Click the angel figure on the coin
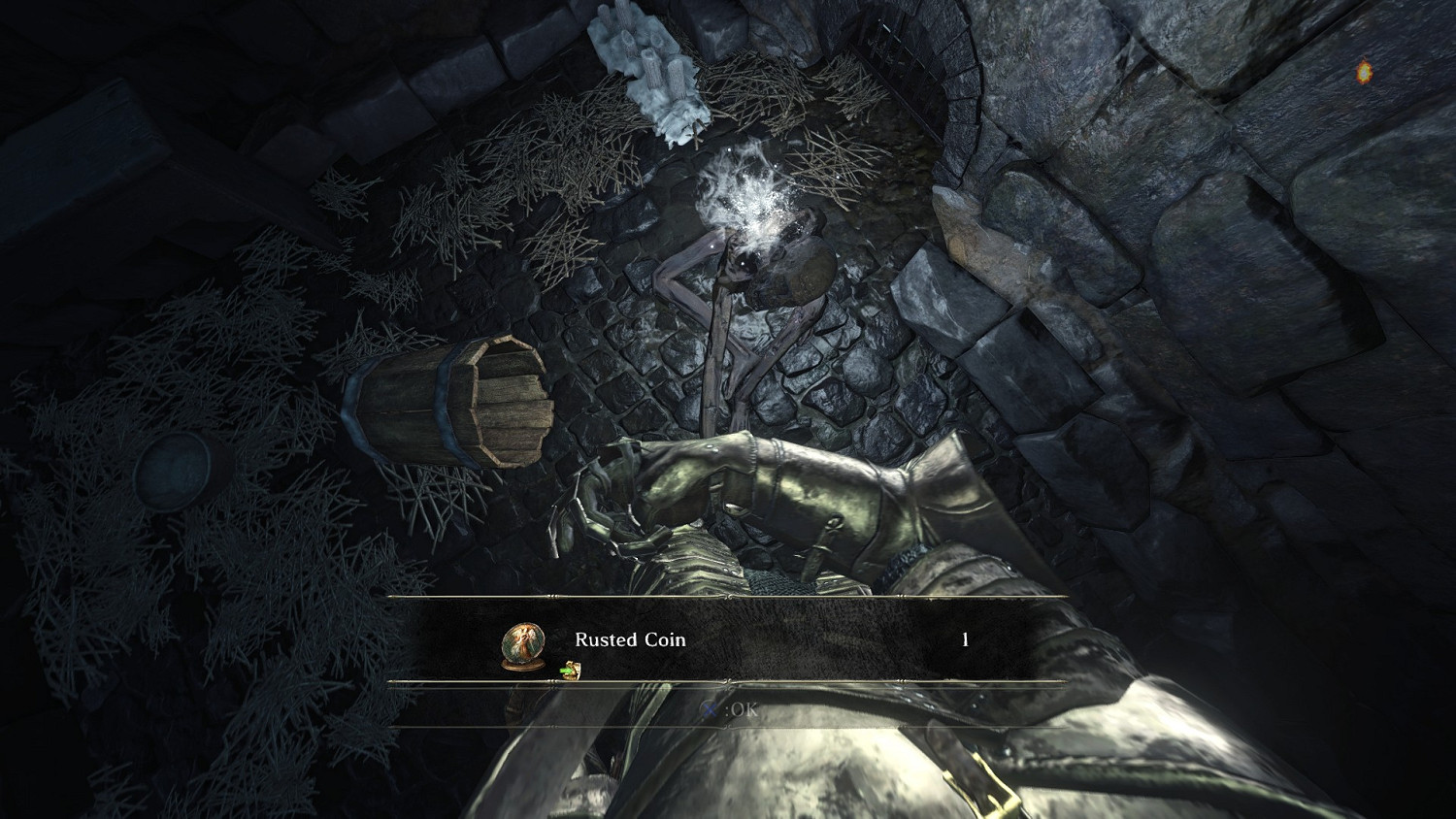Viewport: 1456px width, 819px height. pyautogui.click(x=523, y=639)
